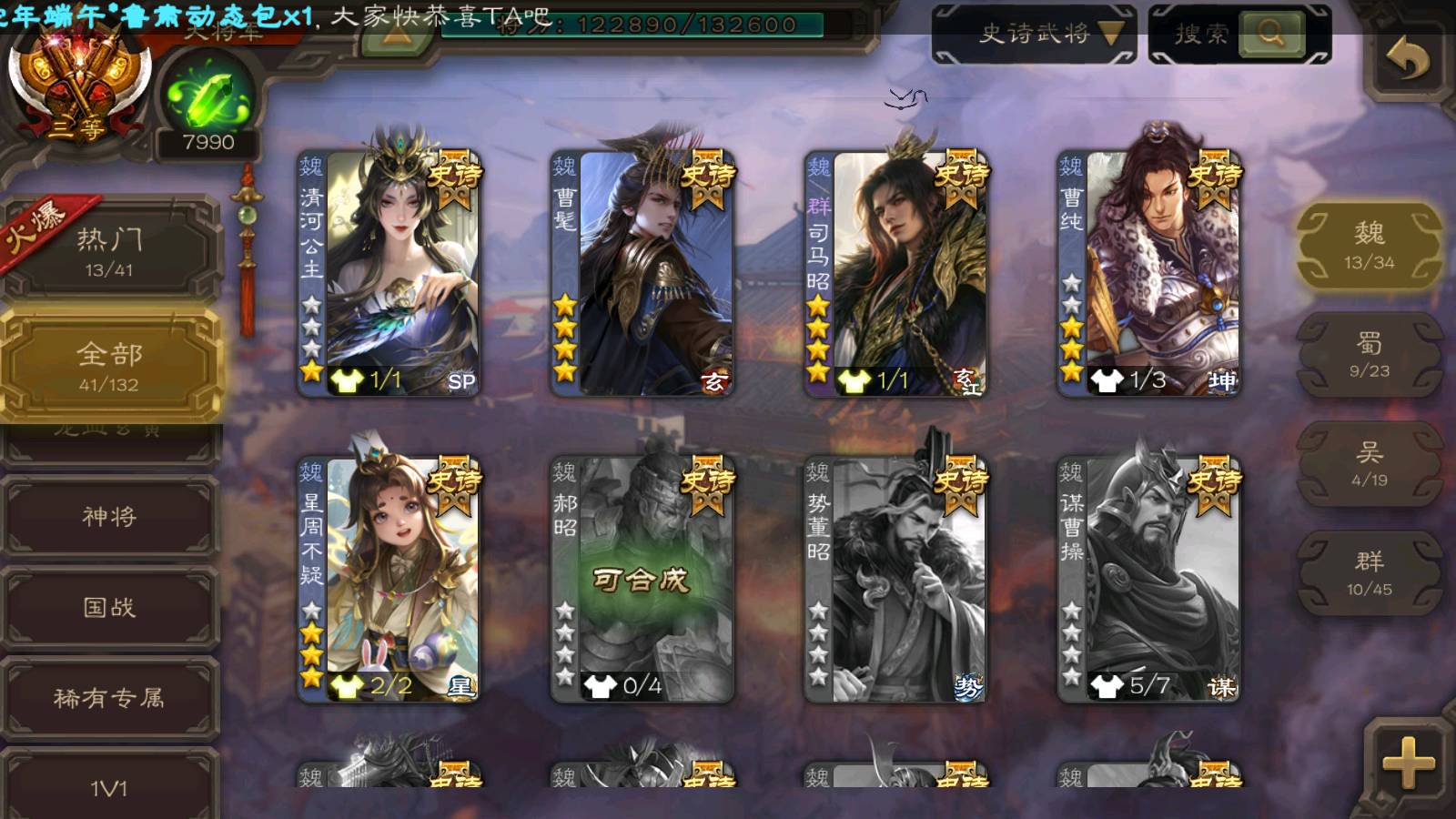1456x819 pixels.
Task: Select the 清河公主 hero card
Action: [x=389, y=273]
